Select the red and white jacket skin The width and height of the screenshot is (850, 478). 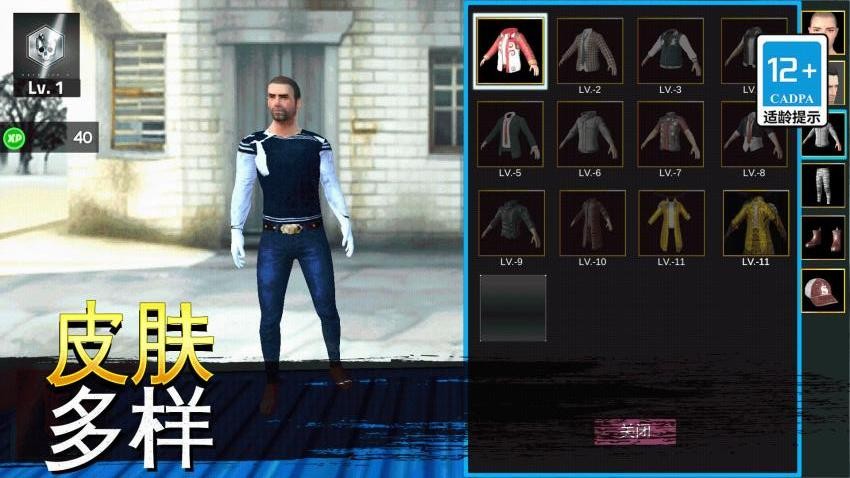(x=510, y=50)
